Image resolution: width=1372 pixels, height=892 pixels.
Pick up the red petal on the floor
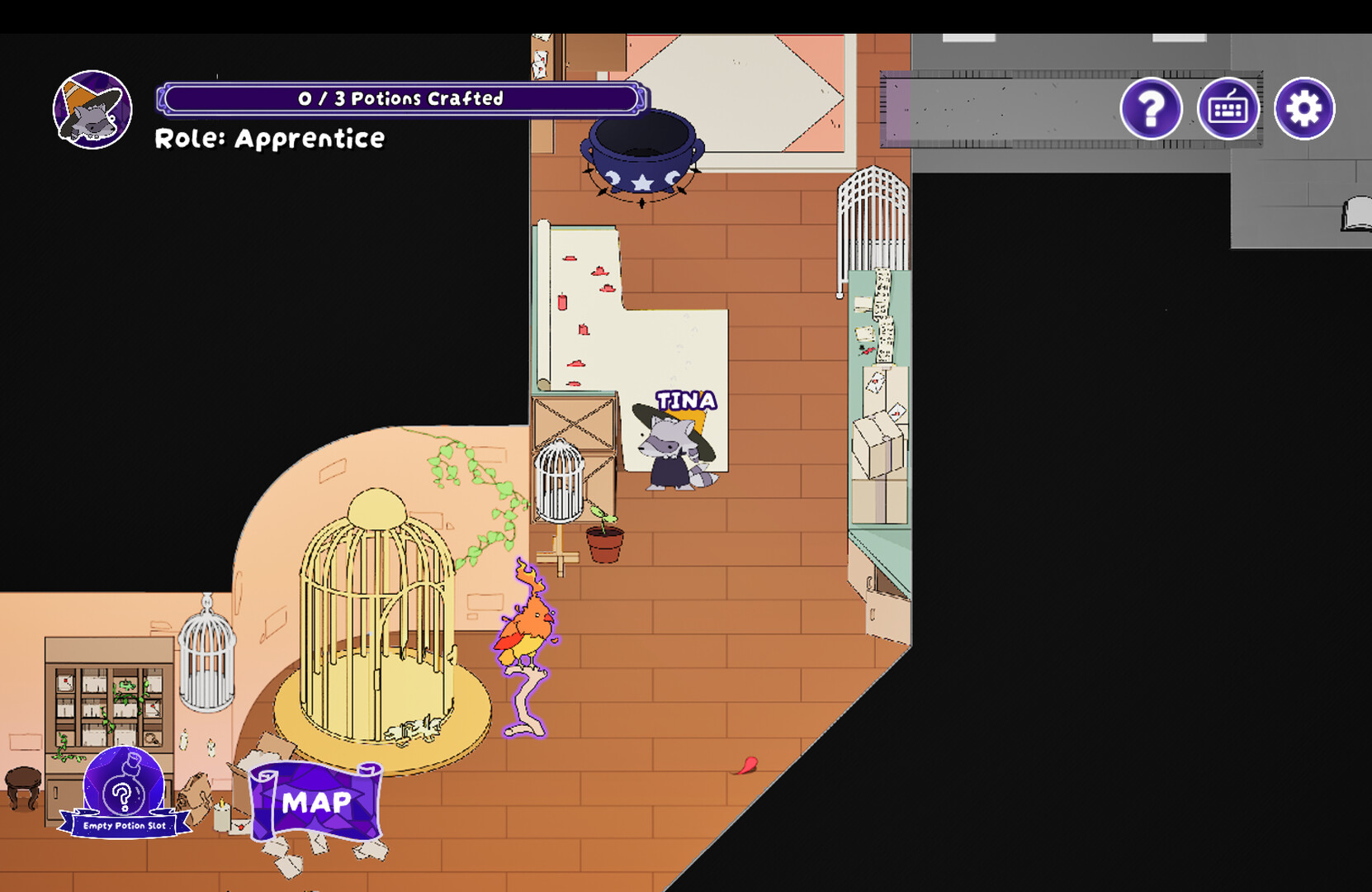tap(748, 765)
